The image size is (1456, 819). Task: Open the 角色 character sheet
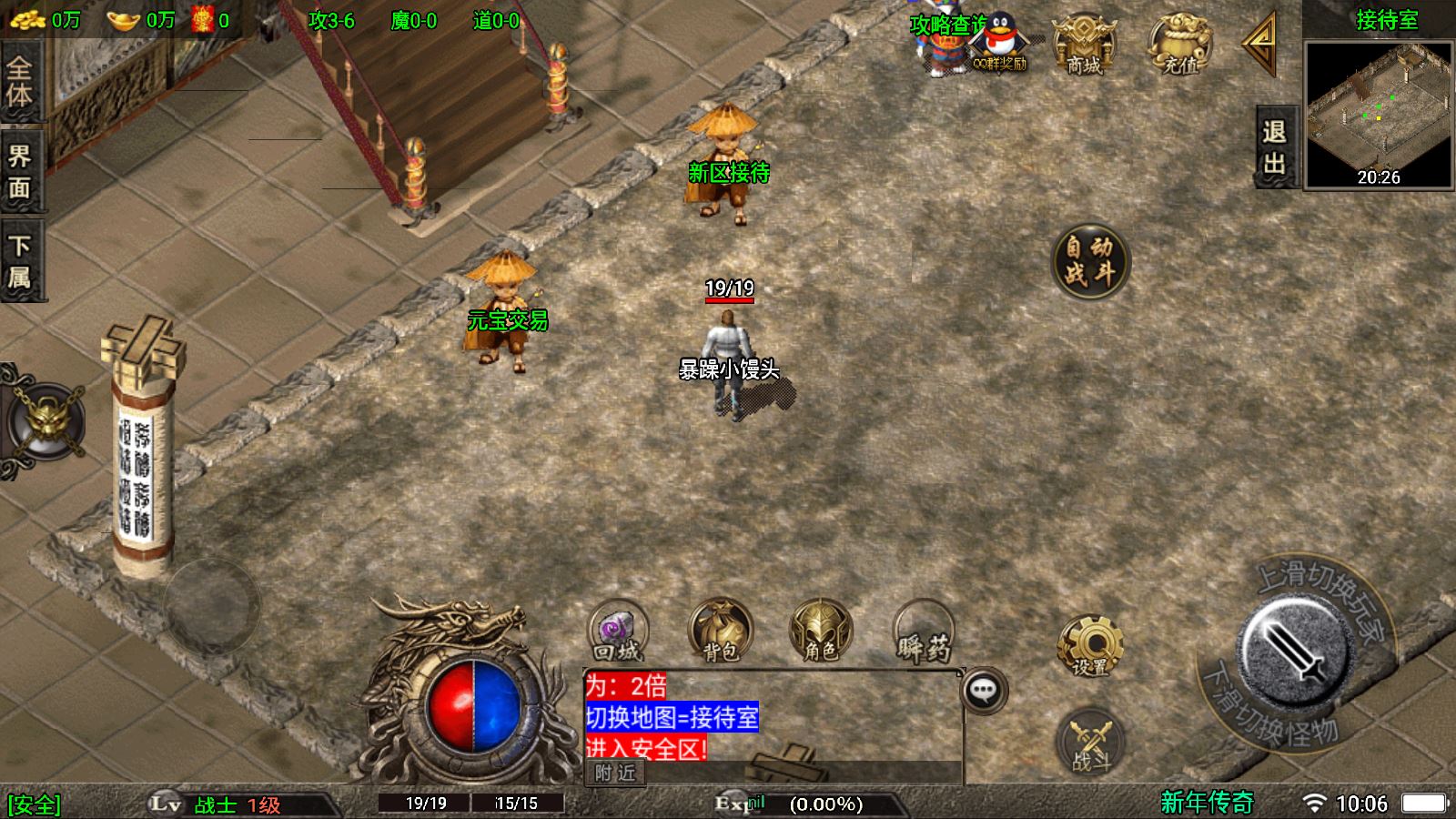tap(821, 631)
